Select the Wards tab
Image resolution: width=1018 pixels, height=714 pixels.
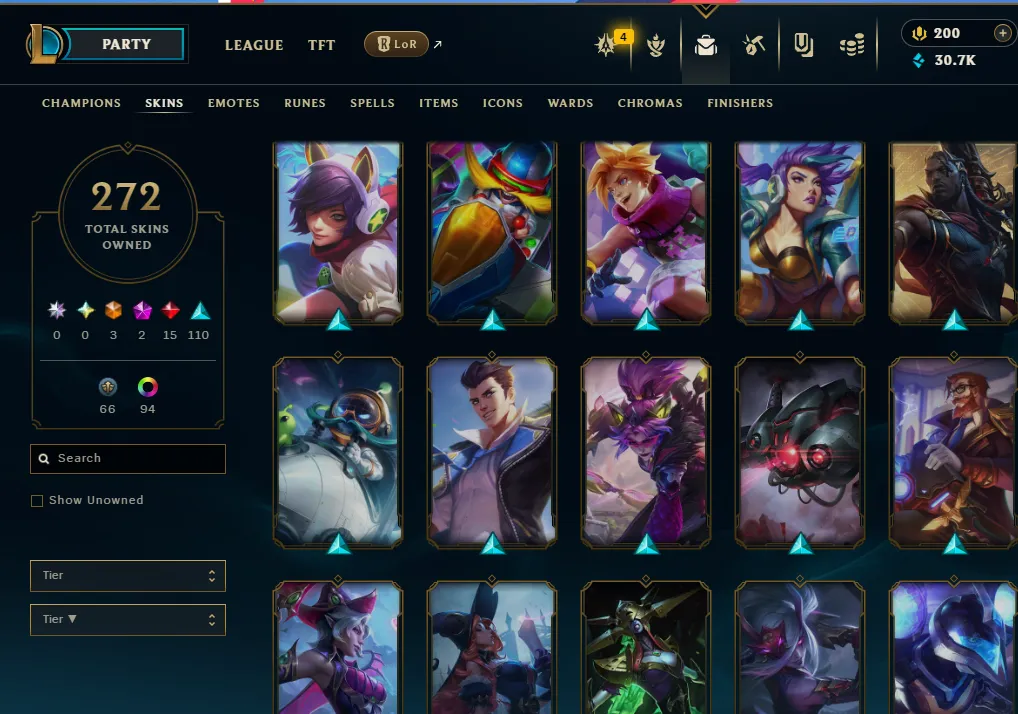[x=570, y=103]
